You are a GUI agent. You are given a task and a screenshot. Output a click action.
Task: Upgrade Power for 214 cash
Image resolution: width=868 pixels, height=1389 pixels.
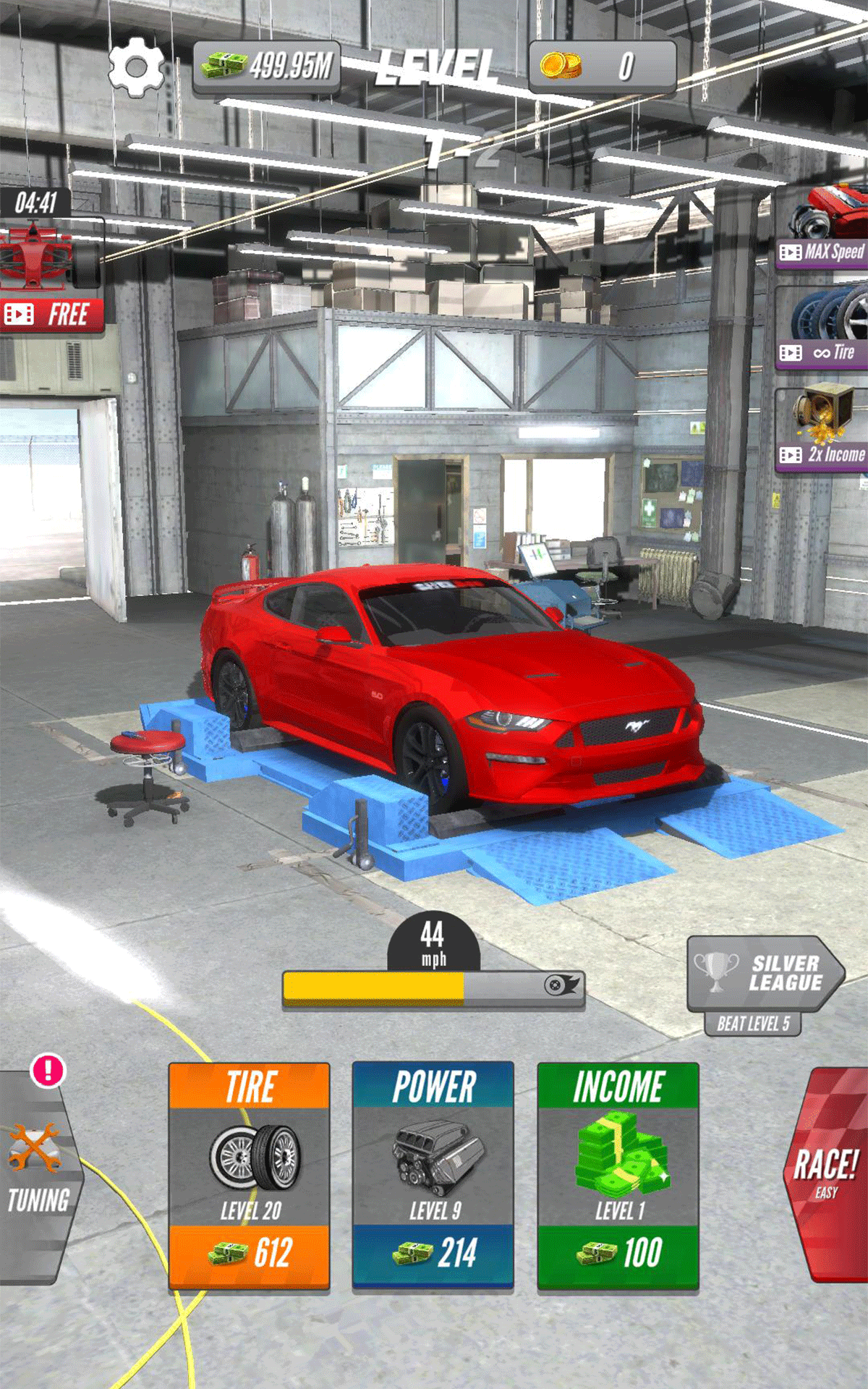point(433,1252)
